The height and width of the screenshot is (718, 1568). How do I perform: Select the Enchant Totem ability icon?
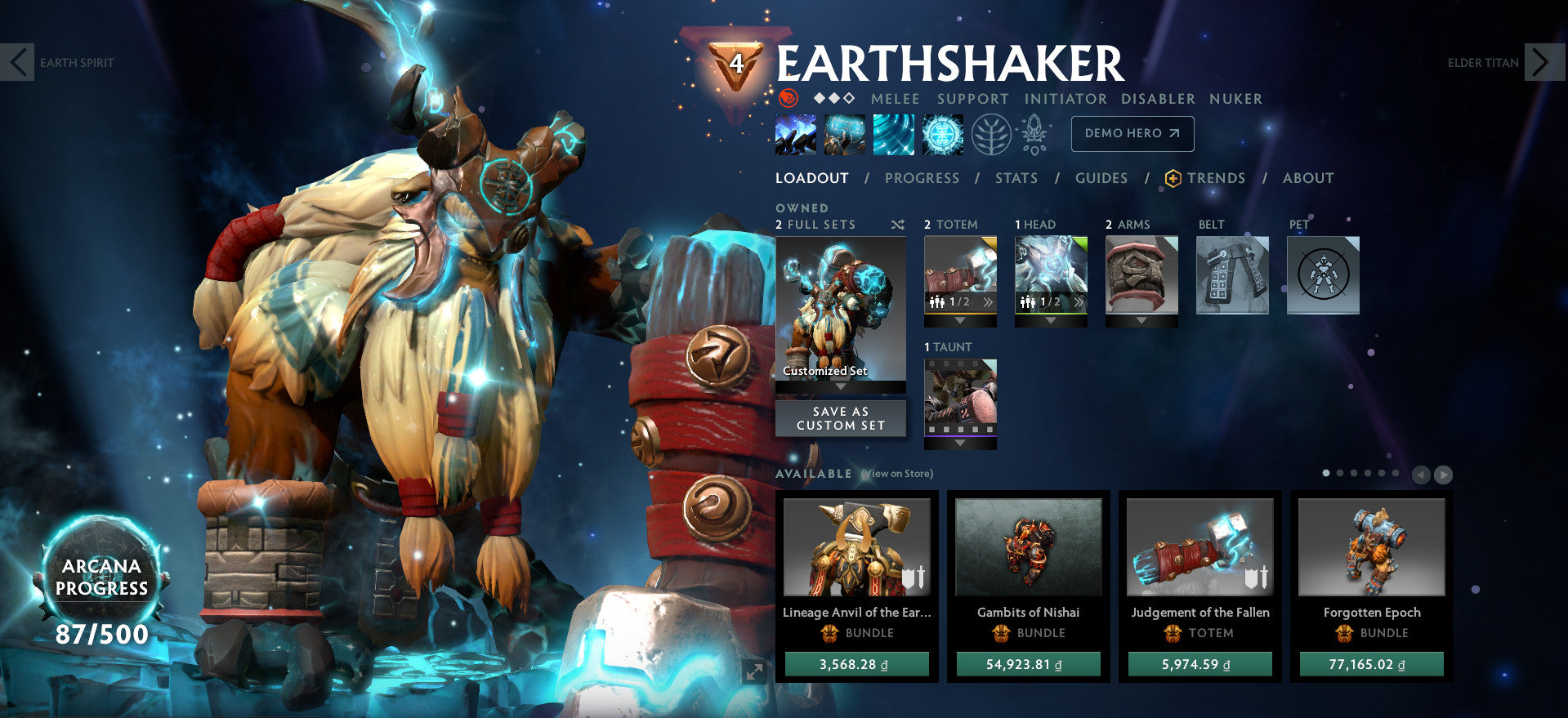(x=844, y=133)
